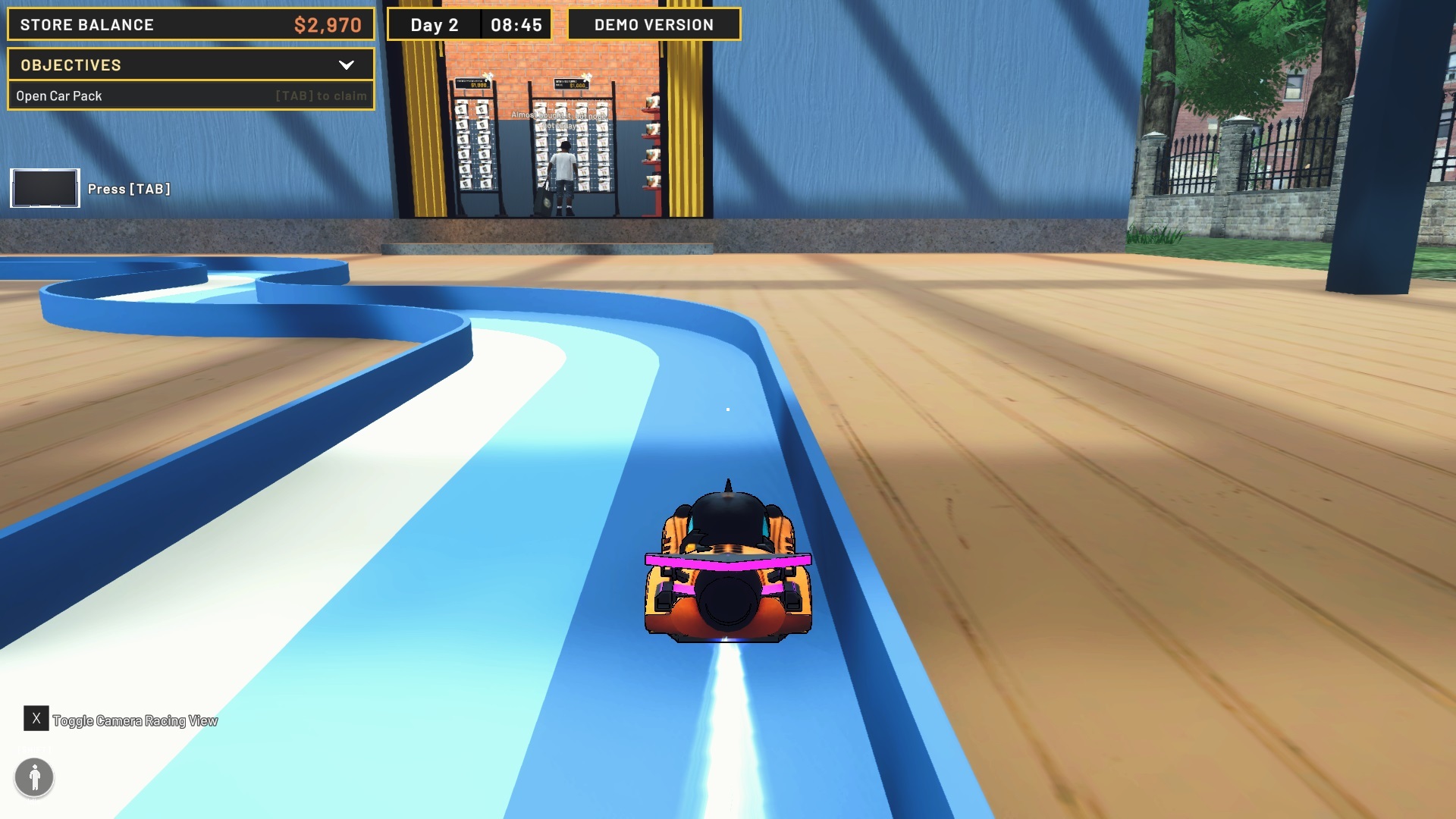Click the DEMO VERSION button
Image resolution: width=1456 pixels, height=819 pixels.
653,24
